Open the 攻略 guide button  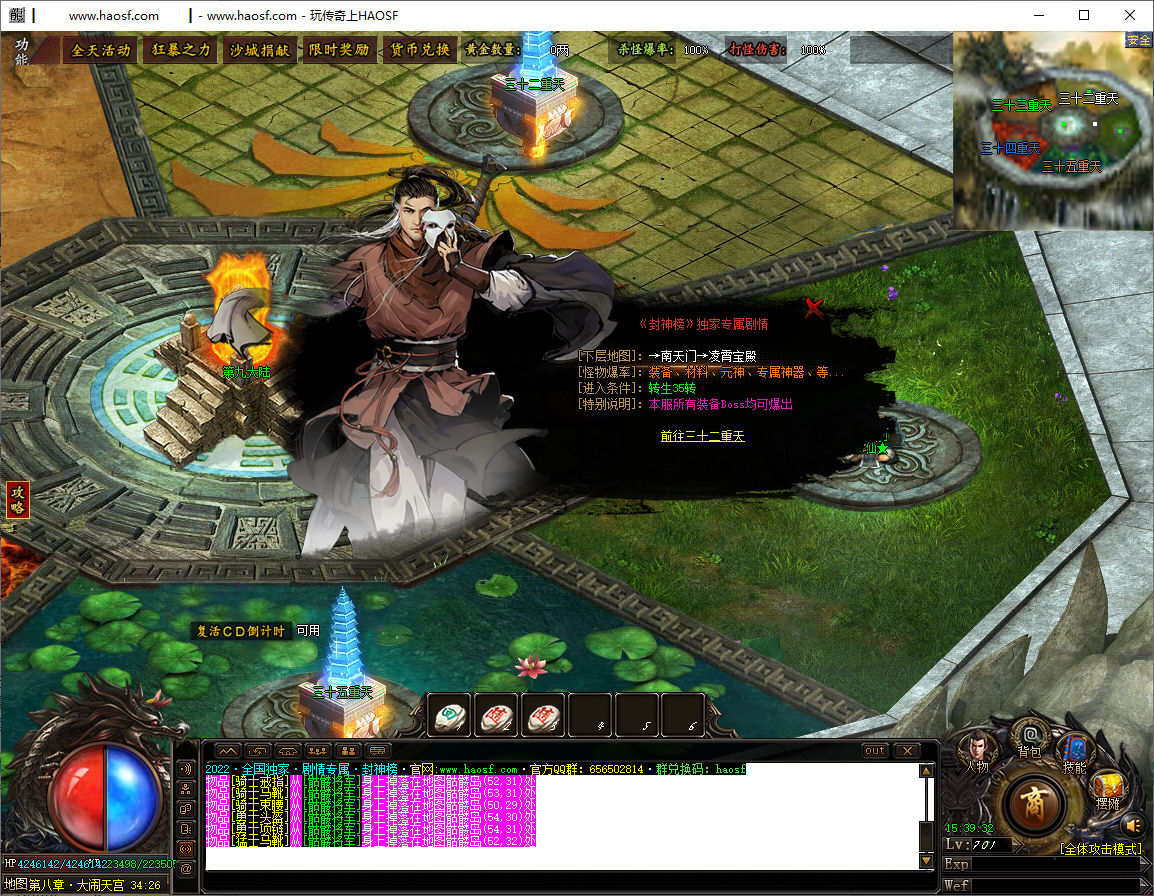pos(17,500)
